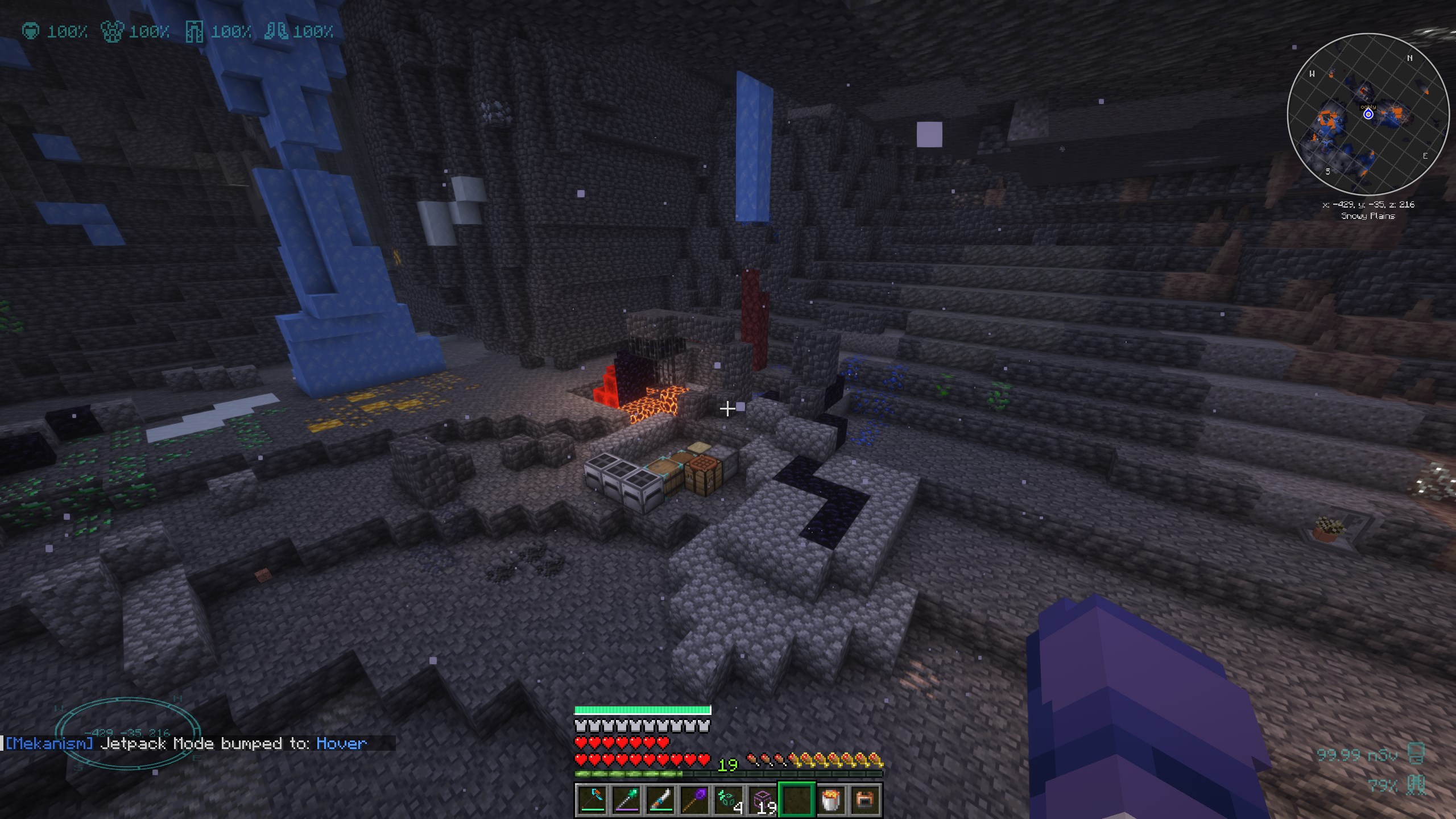Choose the lava bucket hotbar slot

pos(831,800)
